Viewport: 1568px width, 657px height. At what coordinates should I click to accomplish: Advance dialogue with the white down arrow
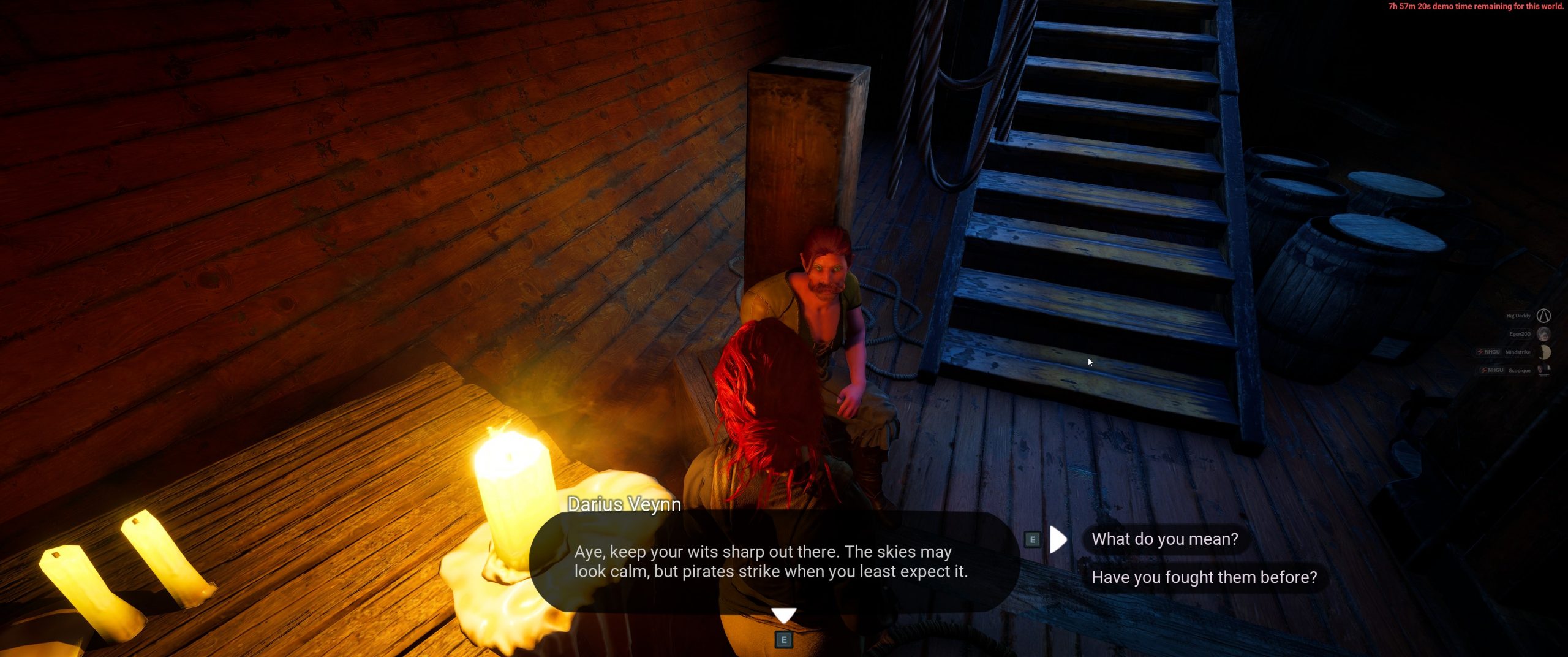(x=783, y=615)
